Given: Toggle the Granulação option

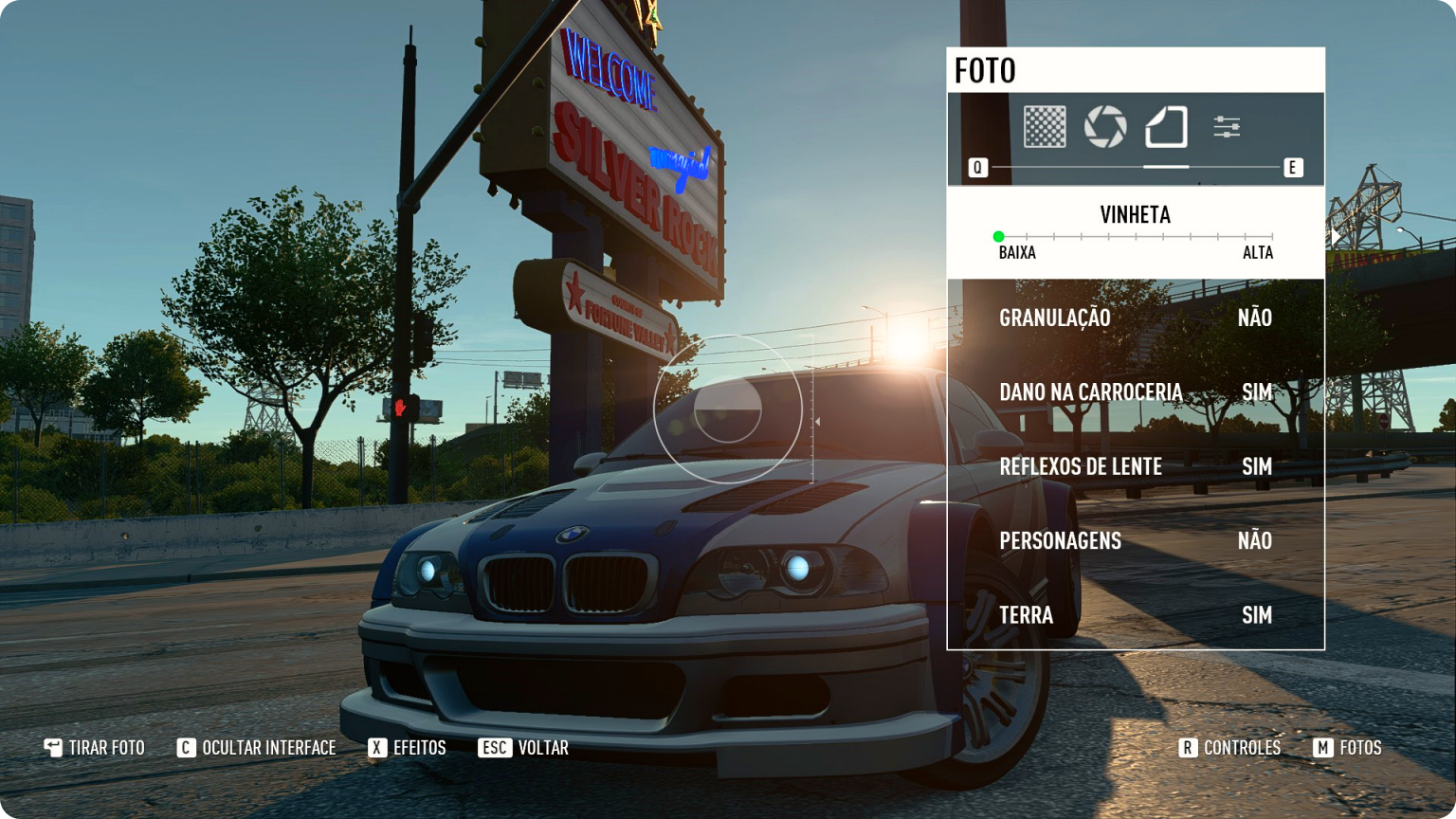Looking at the screenshot, I should (1135, 318).
